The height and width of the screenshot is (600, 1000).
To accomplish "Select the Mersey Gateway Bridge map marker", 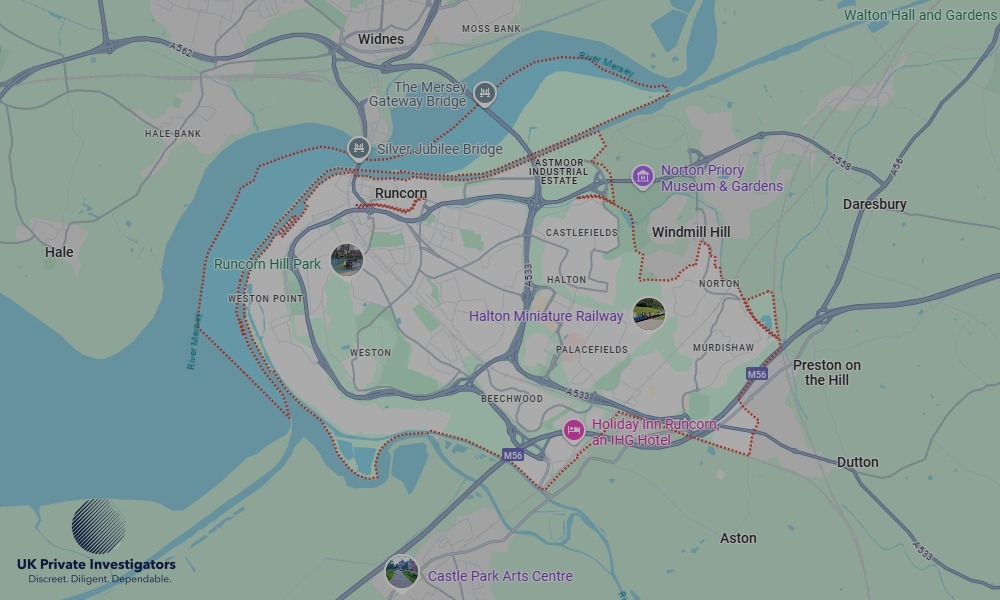I will [485, 94].
